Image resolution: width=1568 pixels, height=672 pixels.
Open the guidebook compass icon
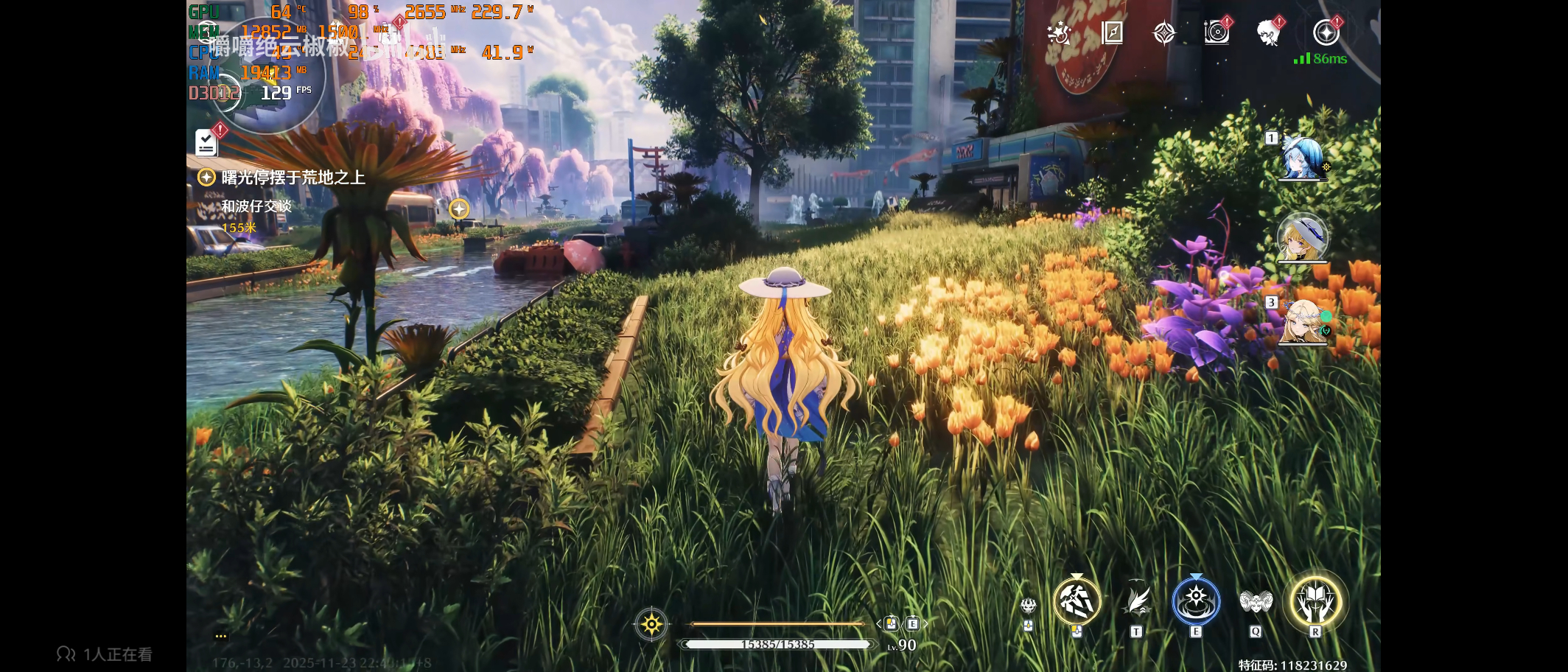(1112, 33)
